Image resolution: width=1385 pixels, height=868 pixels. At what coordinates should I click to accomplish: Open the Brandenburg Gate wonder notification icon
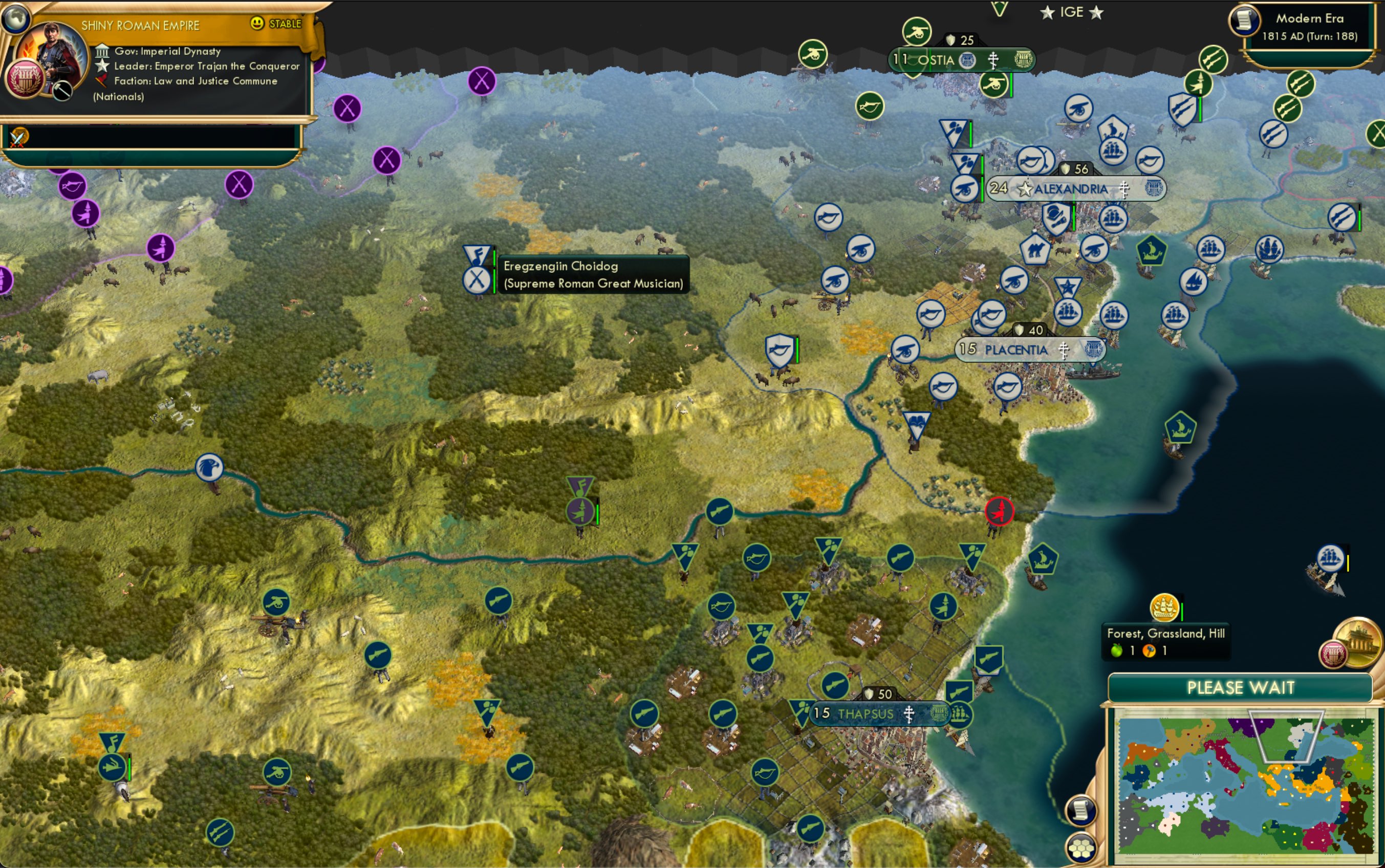pos(1358,643)
